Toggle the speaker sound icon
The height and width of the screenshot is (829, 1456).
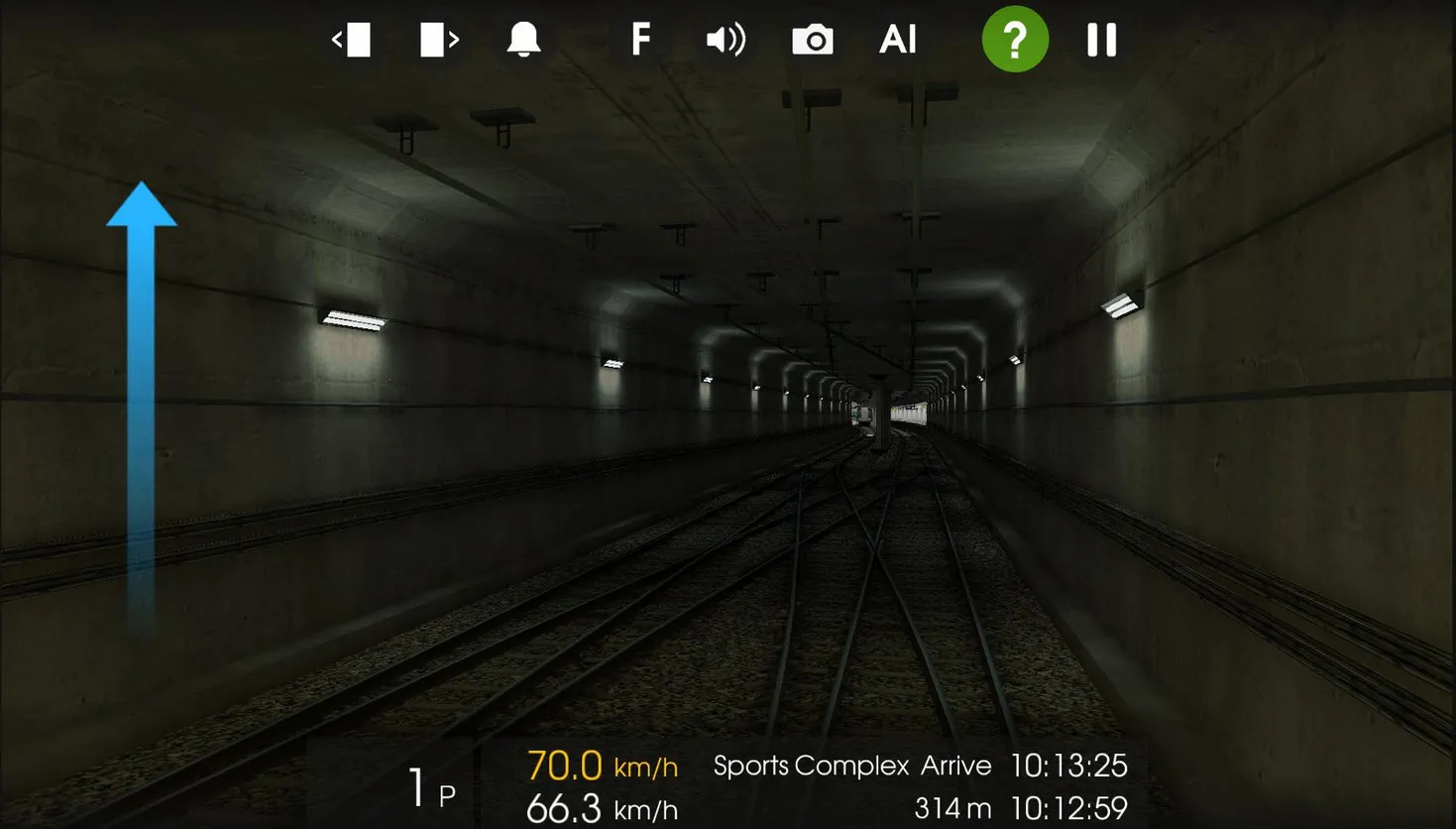click(726, 40)
